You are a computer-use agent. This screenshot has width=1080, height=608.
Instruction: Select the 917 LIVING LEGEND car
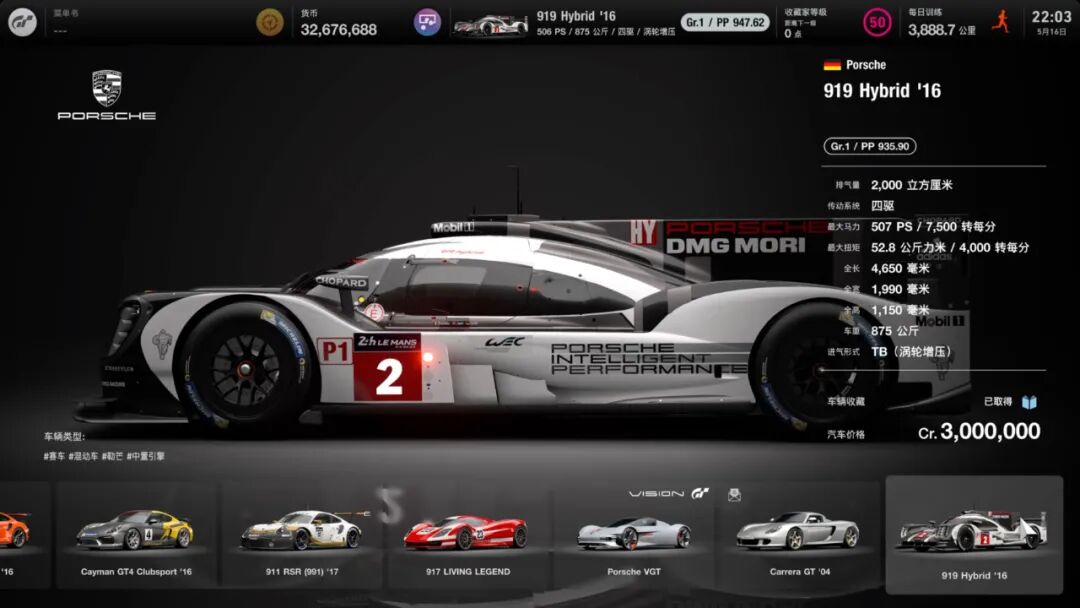click(x=465, y=535)
